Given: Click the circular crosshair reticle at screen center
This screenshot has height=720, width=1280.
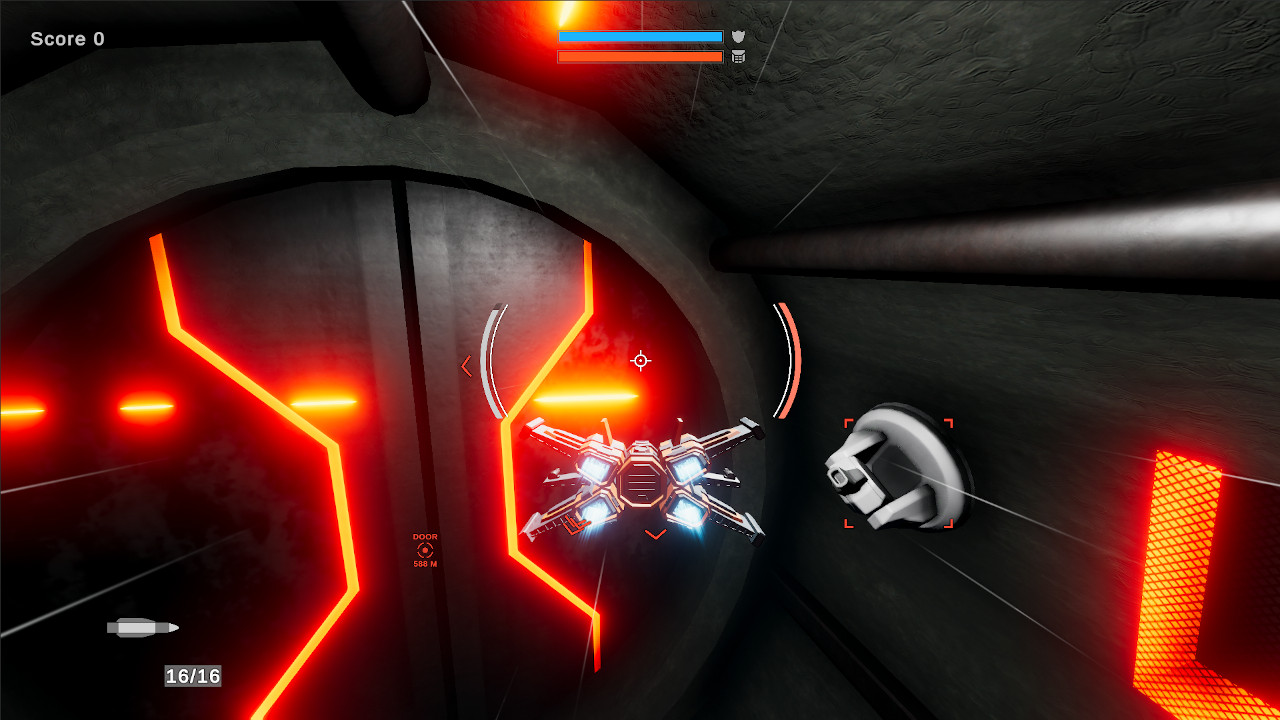Looking at the screenshot, I should pyautogui.click(x=640, y=360).
